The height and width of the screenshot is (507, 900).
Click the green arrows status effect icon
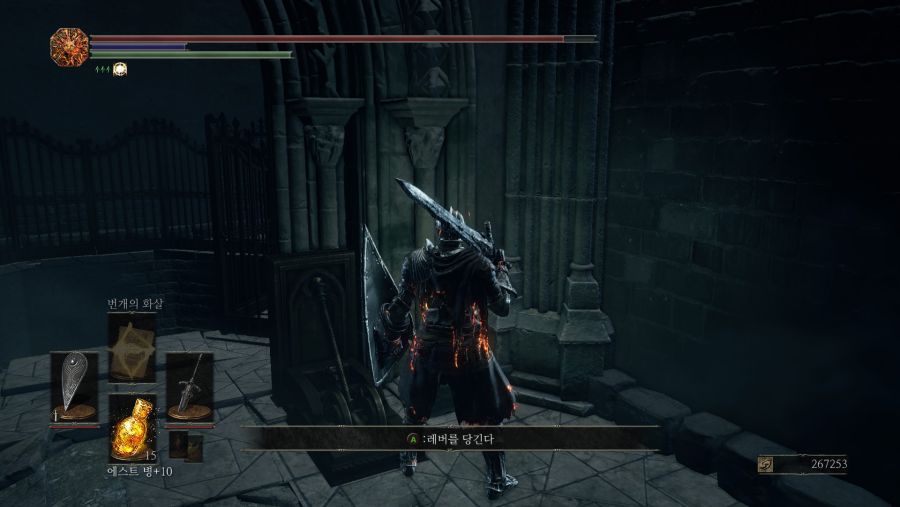[x=101, y=69]
